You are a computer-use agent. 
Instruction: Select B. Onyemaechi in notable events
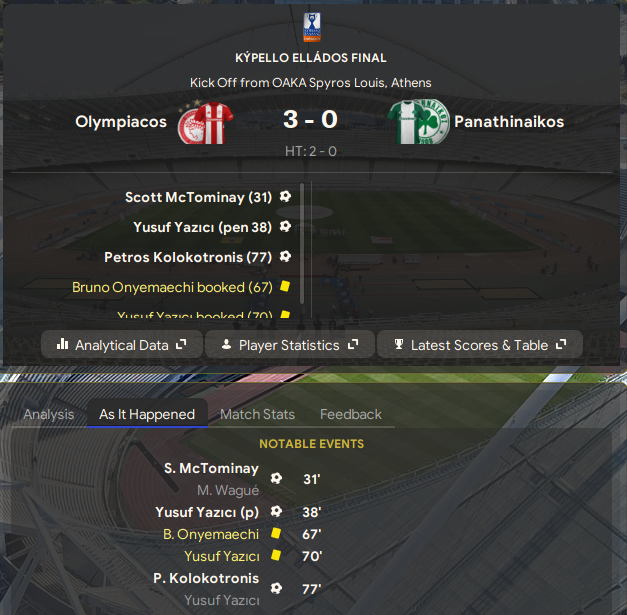[x=210, y=534]
